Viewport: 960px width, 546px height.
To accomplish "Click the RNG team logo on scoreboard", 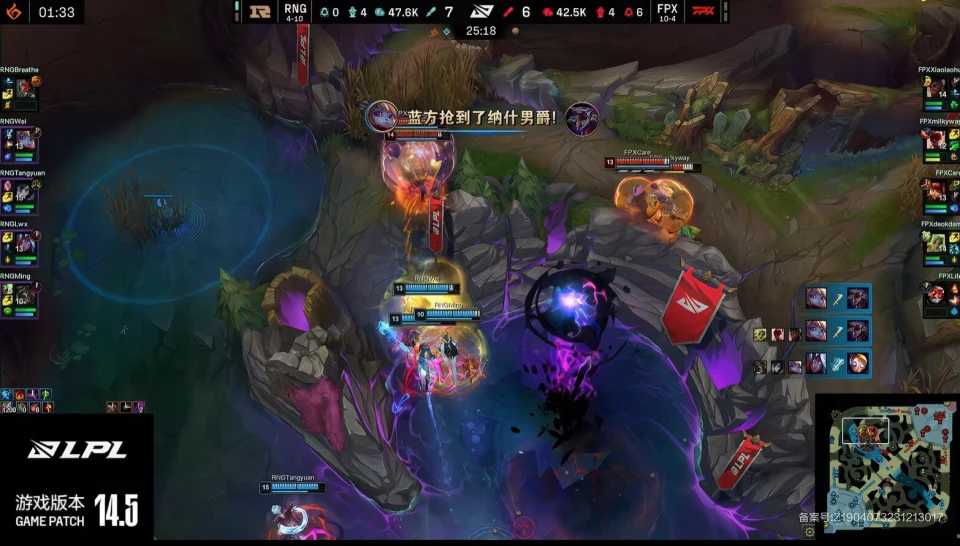I will (262, 12).
